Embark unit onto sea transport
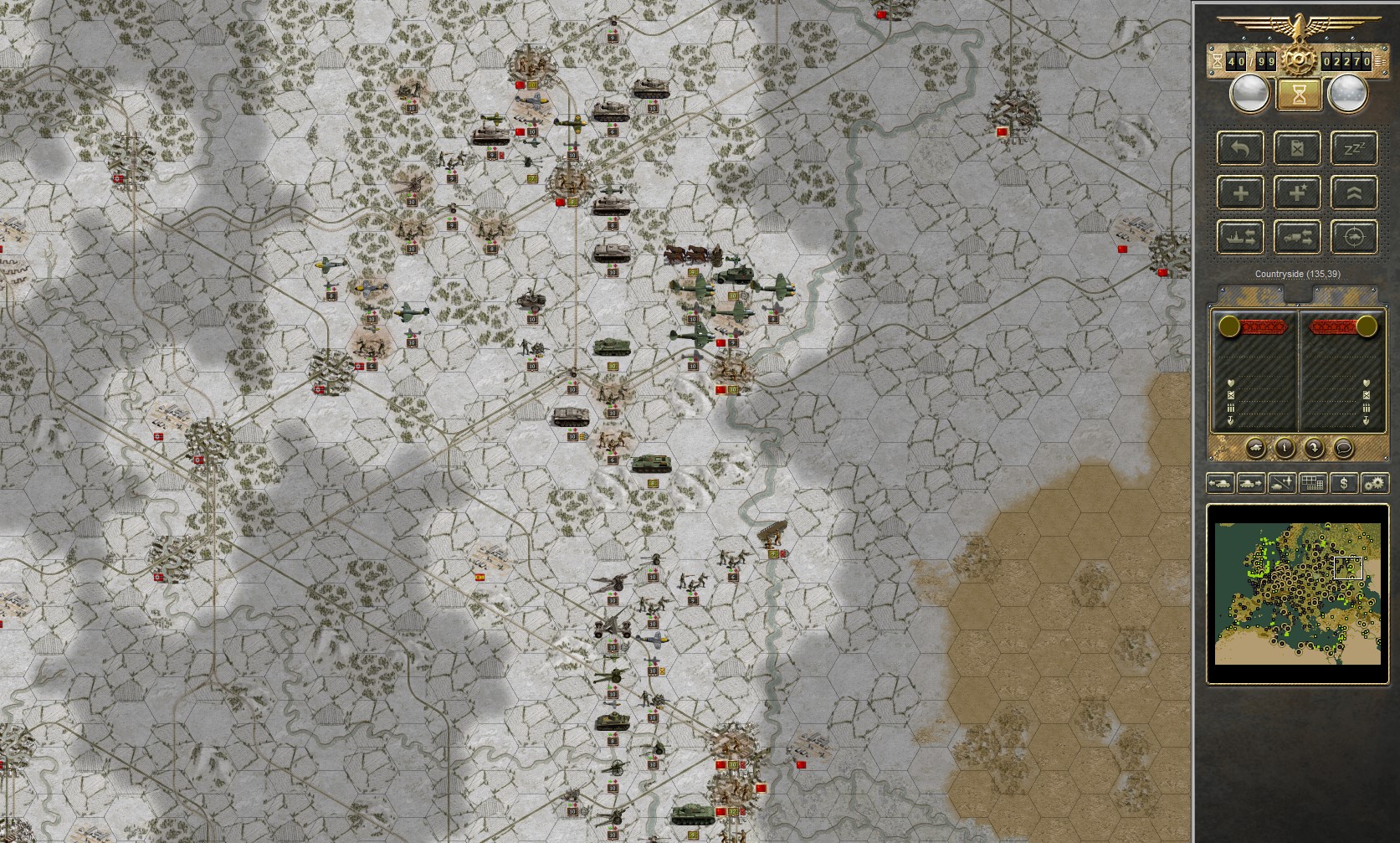Image resolution: width=1400 pixels, height=843 pixels. [1241, 237]
